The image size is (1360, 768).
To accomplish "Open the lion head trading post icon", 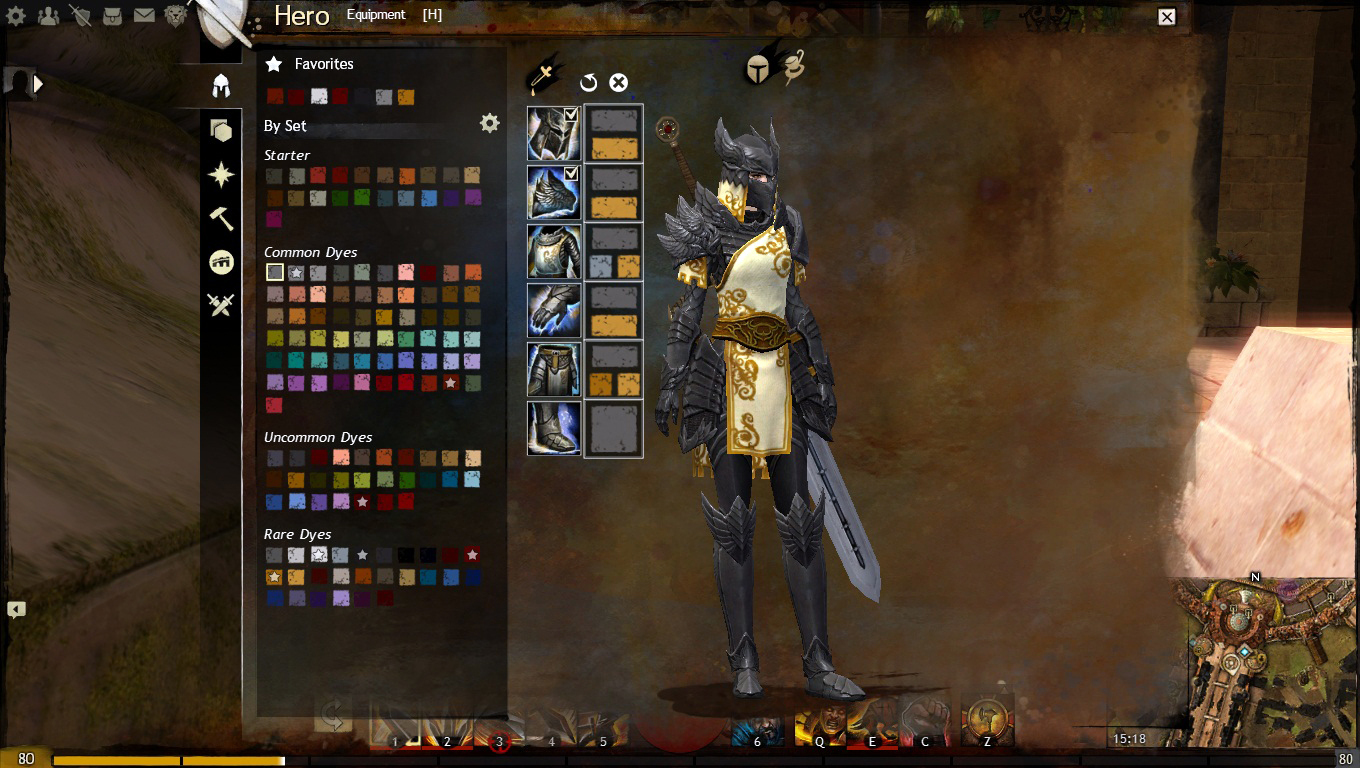I will pos(176,16).
